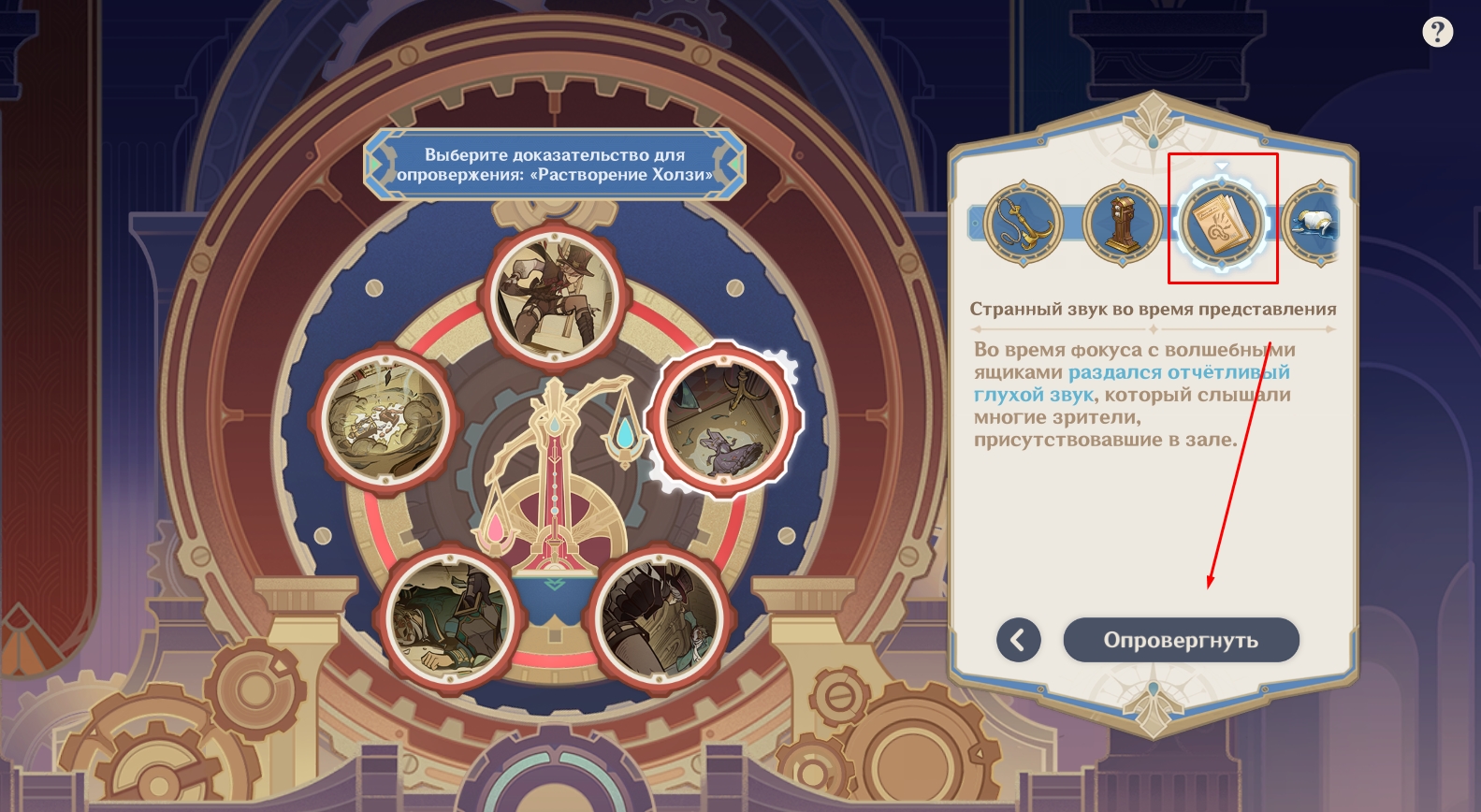Select the strange sound notes evidence
Screen dimensions: 1481x812
tap(1222, 224)
